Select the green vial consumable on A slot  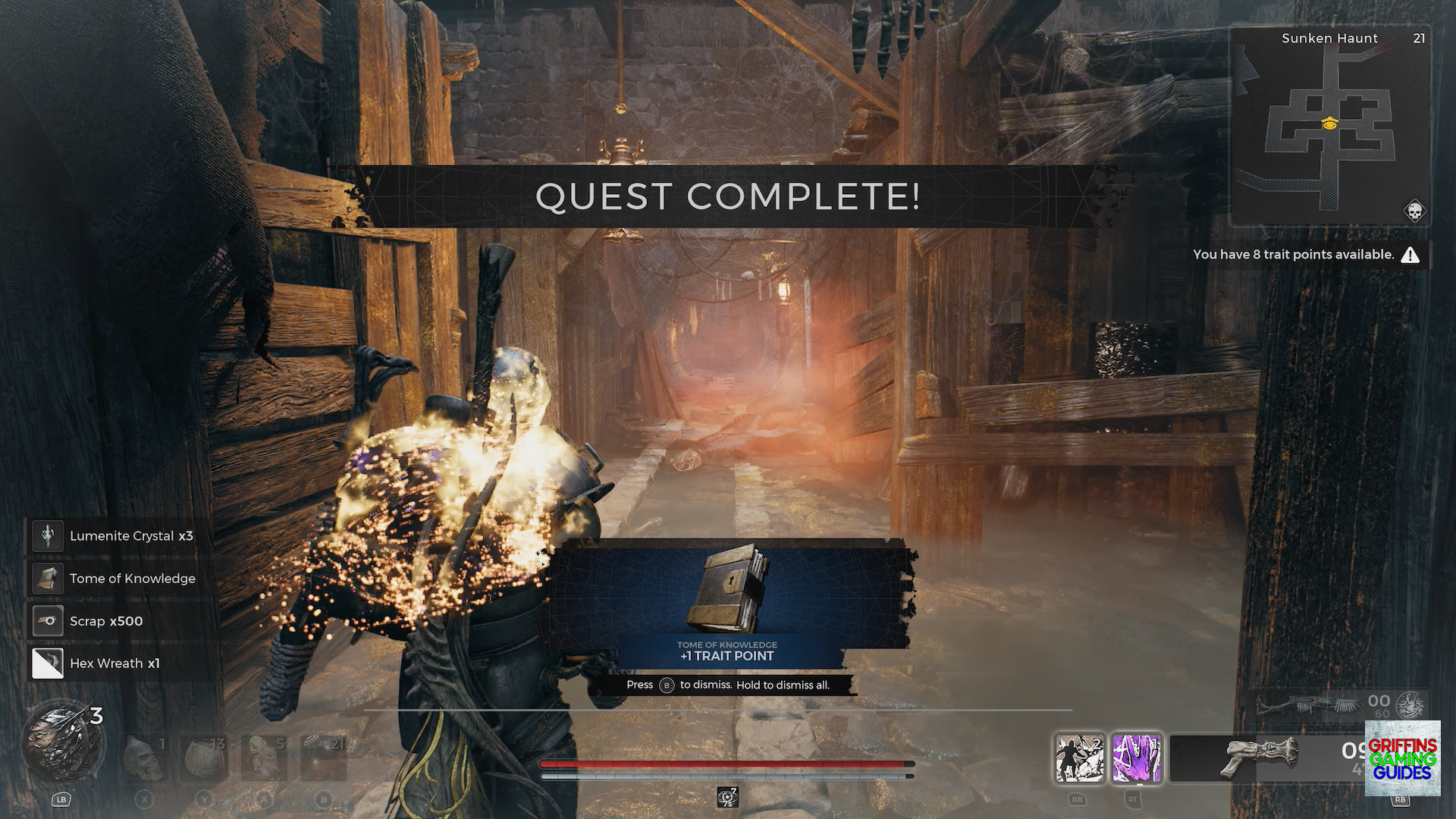(265, 758)
